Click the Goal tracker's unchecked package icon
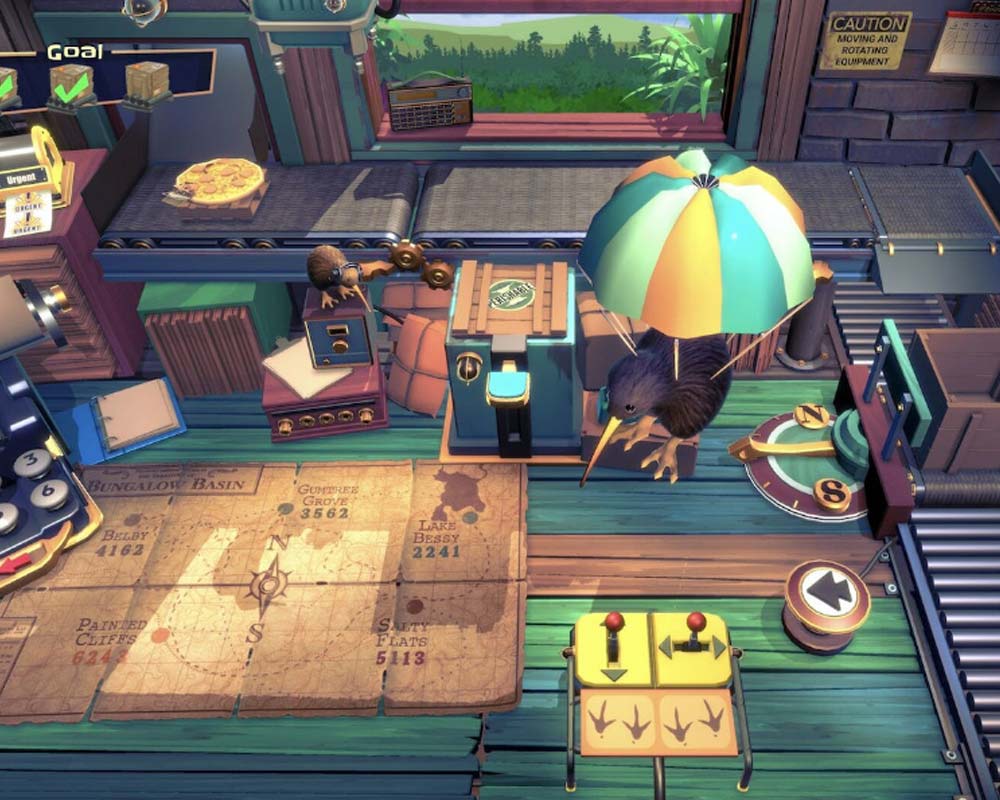 [x=147, y=81]
